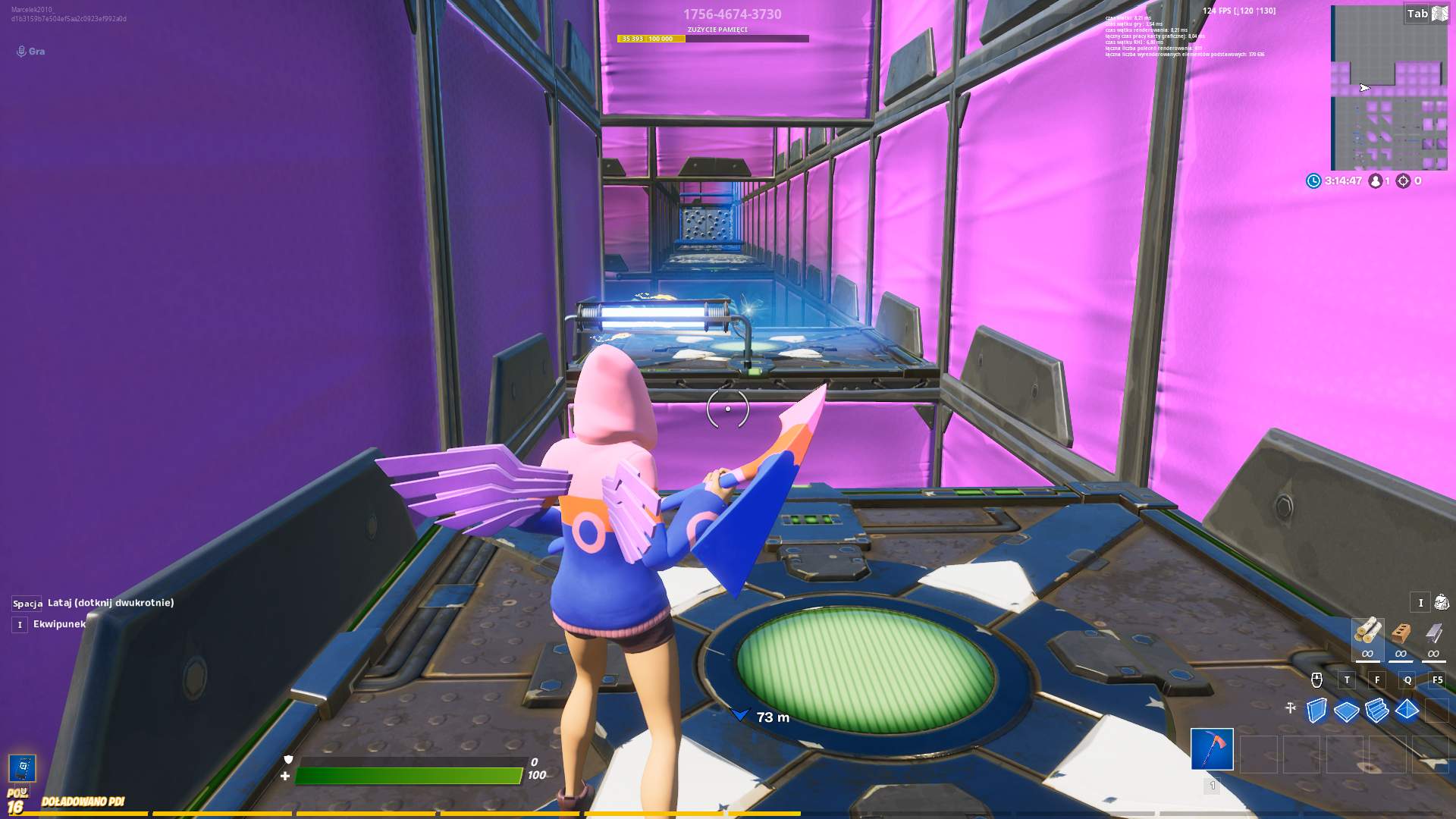Click the eliminations crosshair icon under the minimap
1456x819 pixels.
[x=1404, y=181]
